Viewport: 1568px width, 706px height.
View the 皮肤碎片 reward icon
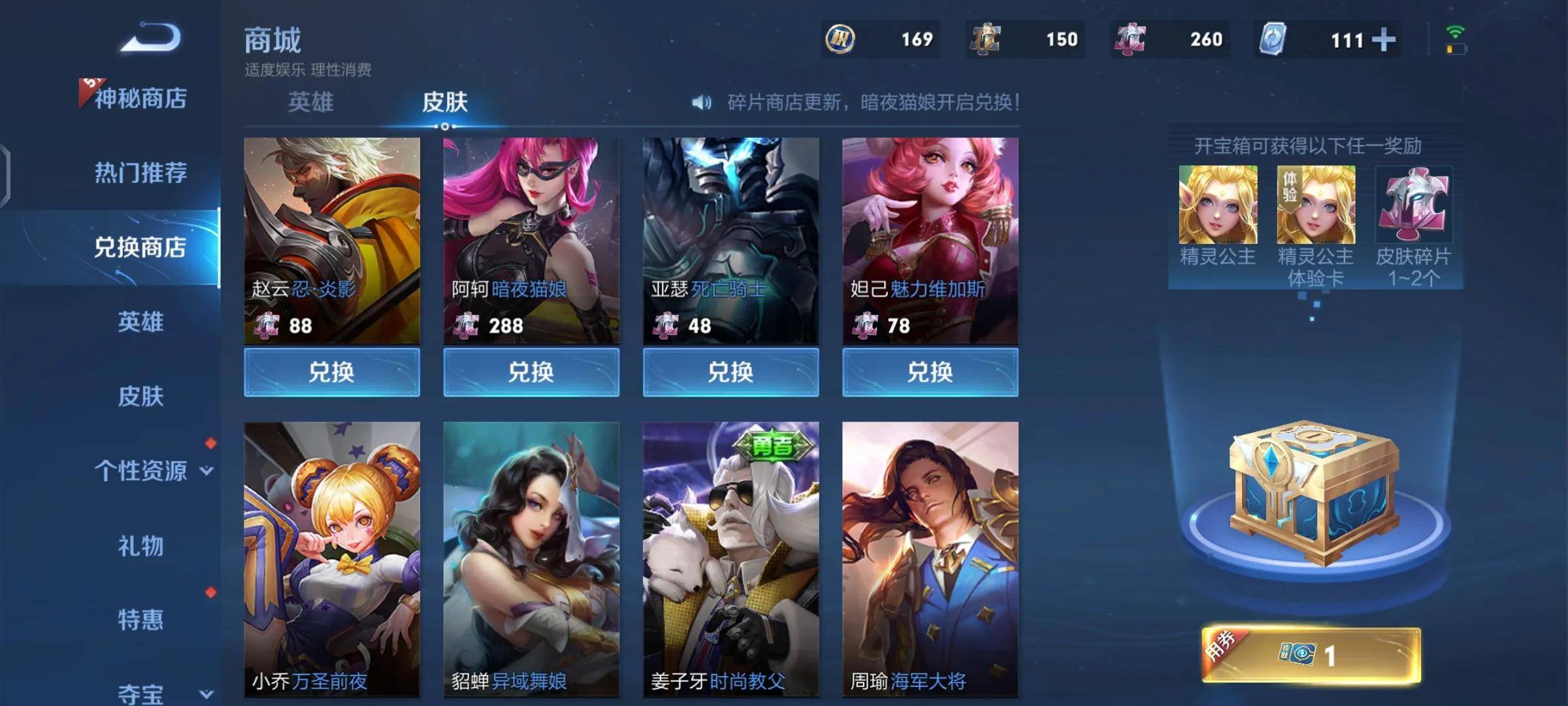point(1414,205)
